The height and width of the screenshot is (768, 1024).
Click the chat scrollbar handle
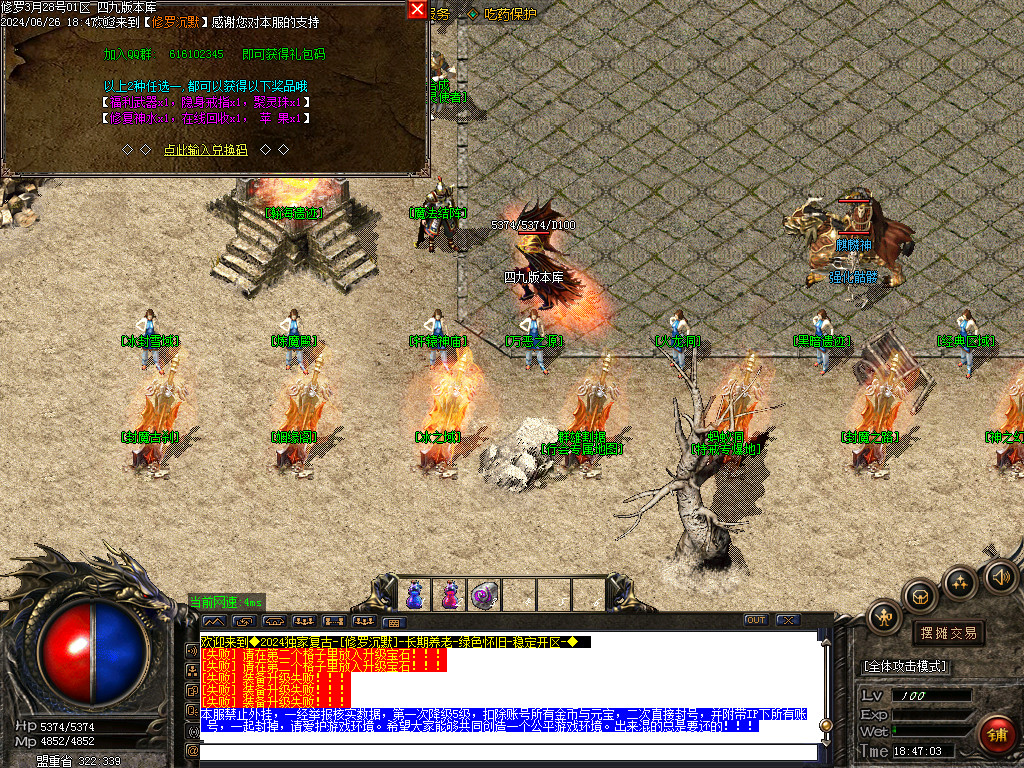825,725
